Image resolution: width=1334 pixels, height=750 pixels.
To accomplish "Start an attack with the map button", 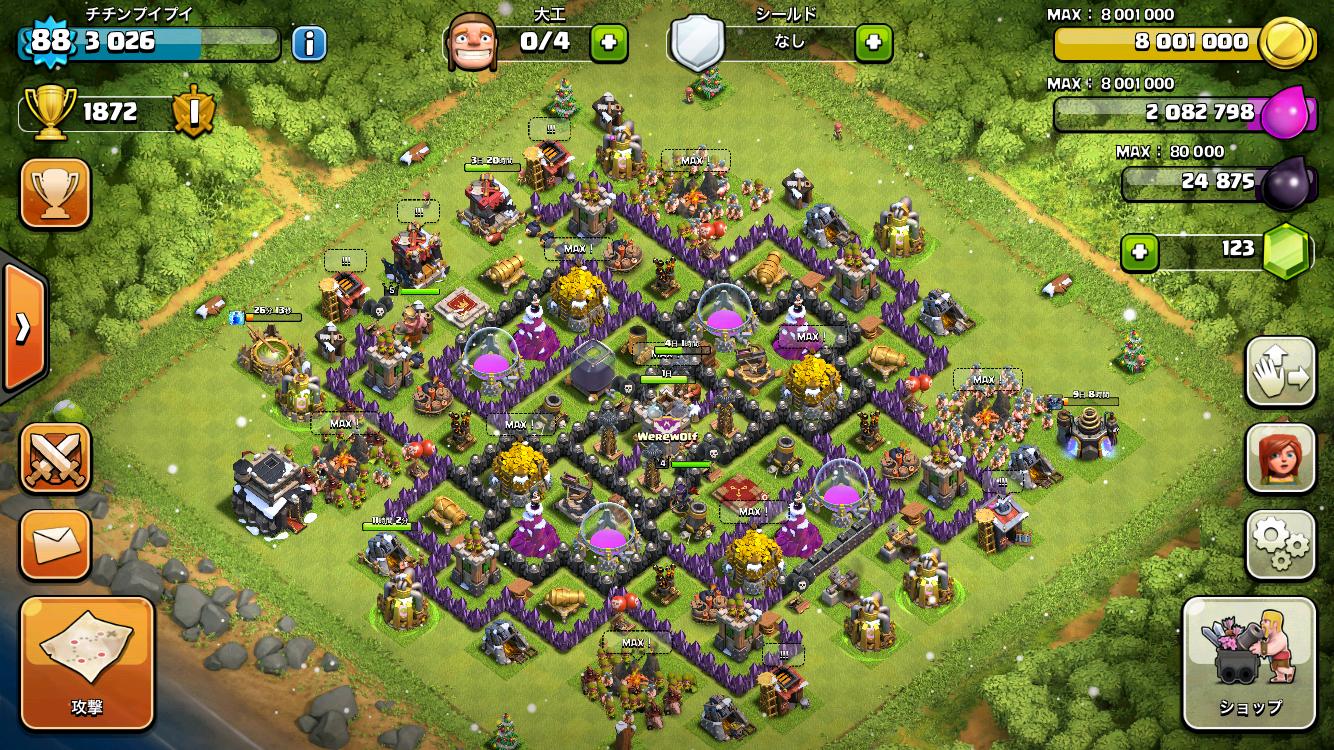I will 87,663.
